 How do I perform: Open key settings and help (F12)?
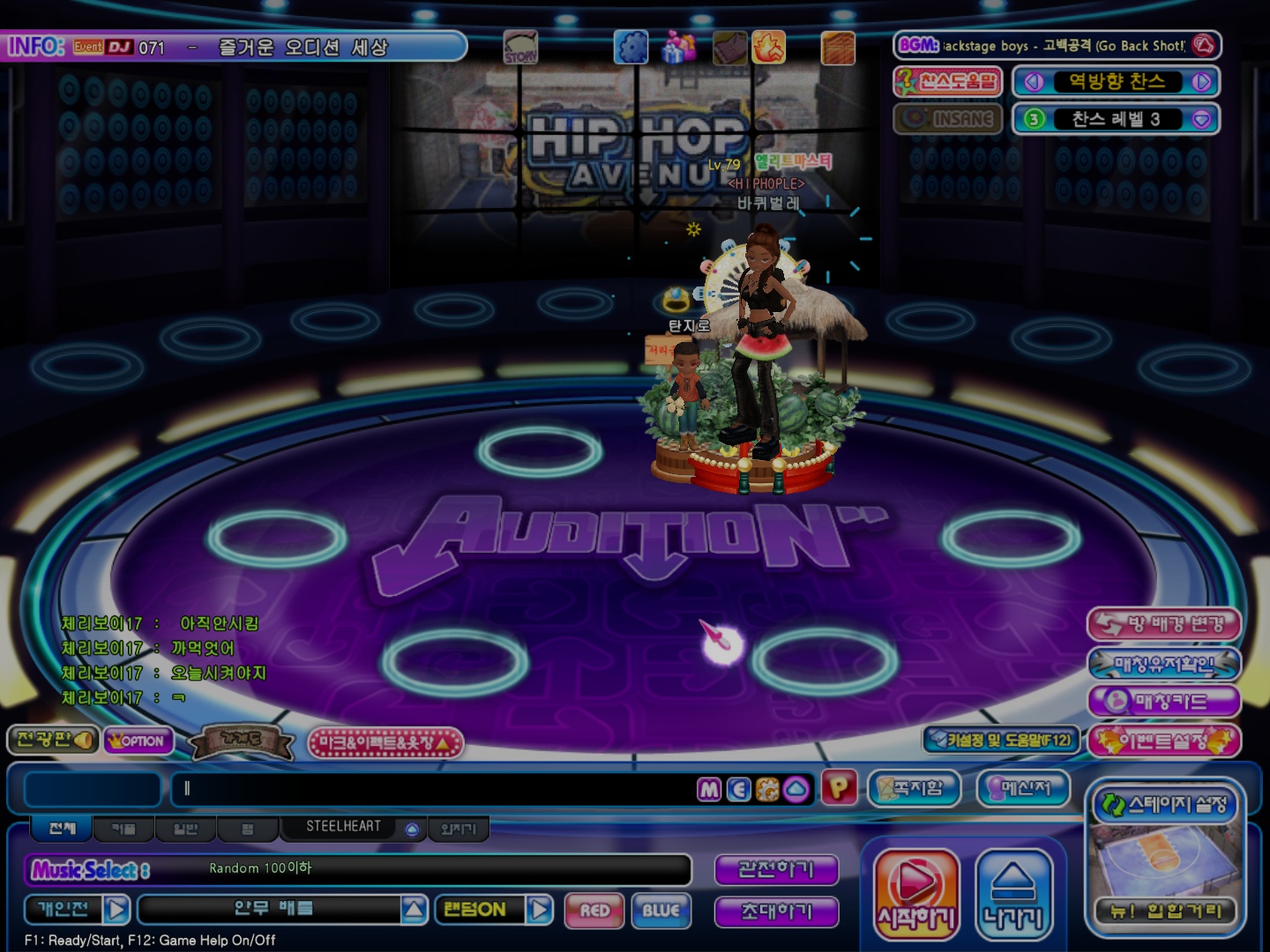click(x=999, y=740)
